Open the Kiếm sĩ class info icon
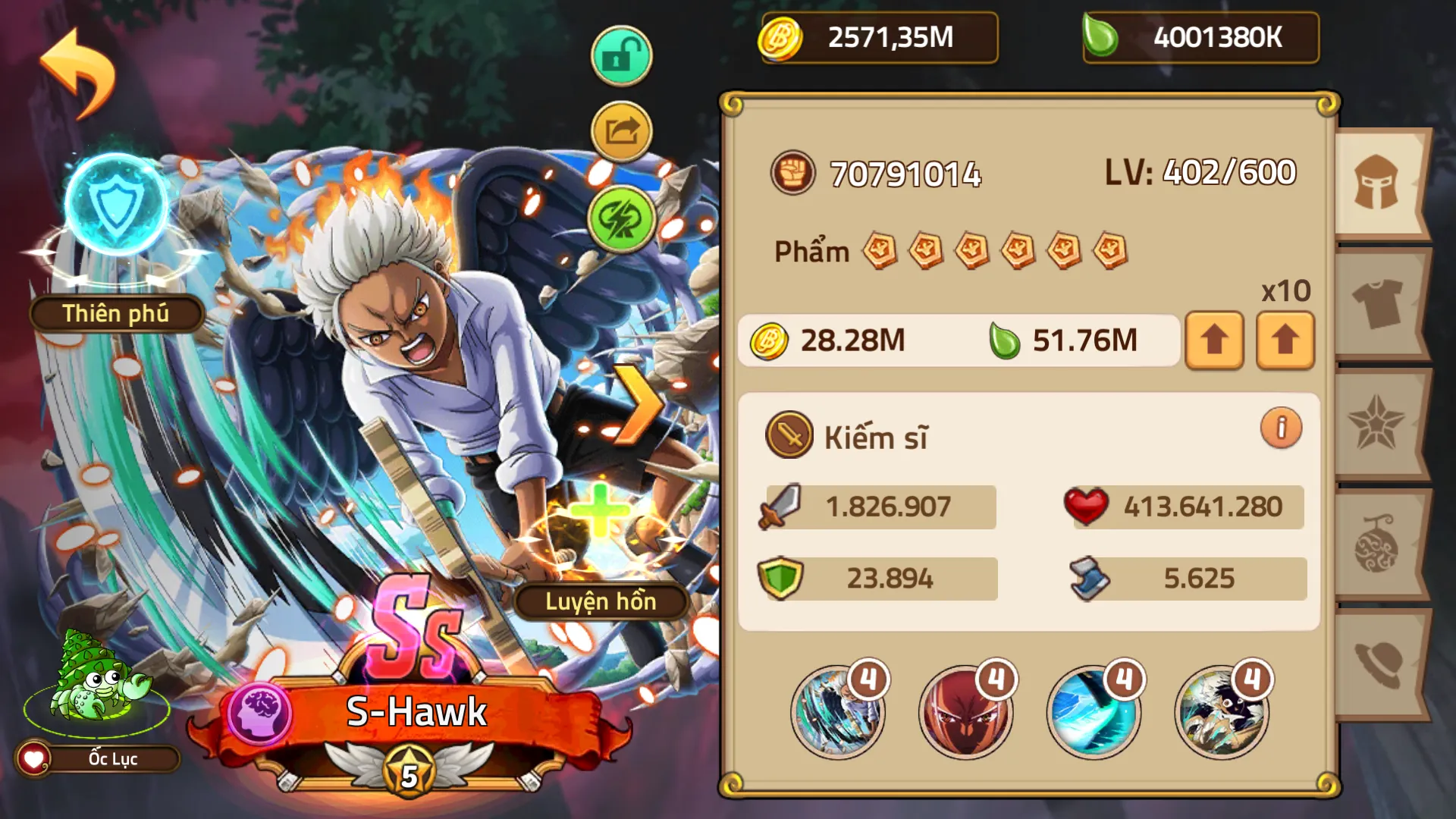This screenshot has width=1456, height=819. [x=1280, y=428]
